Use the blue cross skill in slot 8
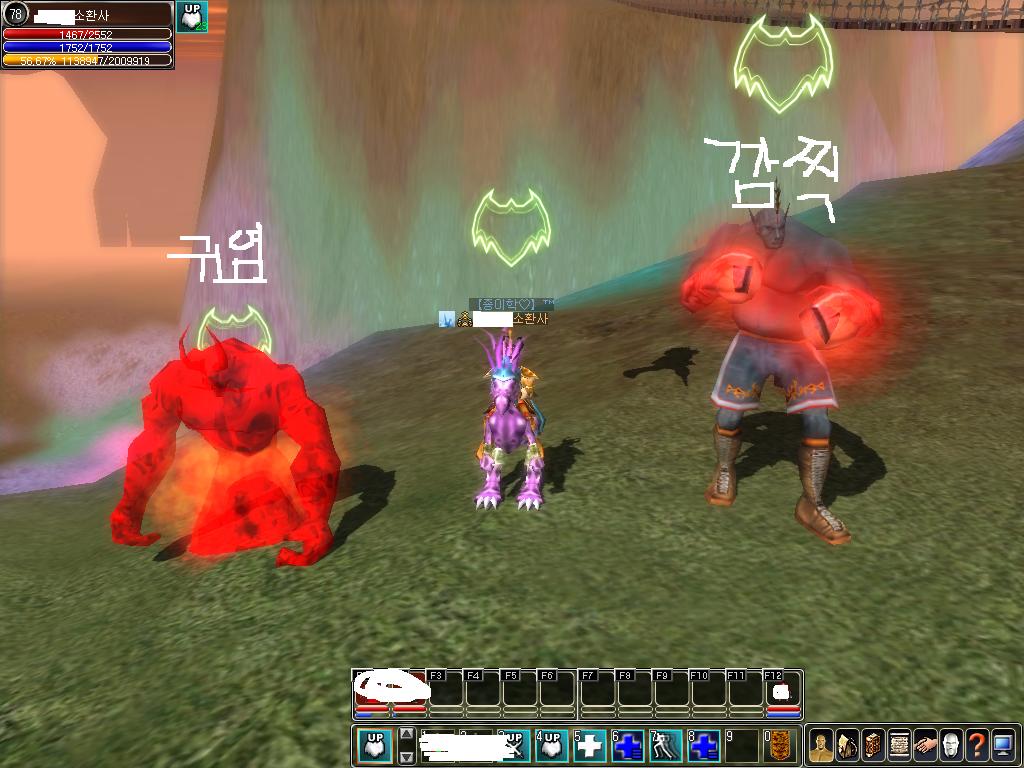 (x=704, y=746)
